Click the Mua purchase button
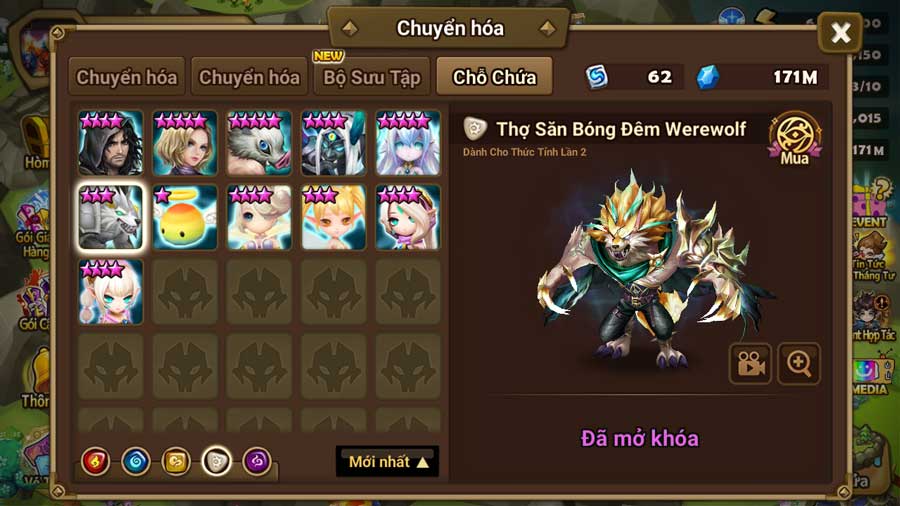 [x=795, y=139]
